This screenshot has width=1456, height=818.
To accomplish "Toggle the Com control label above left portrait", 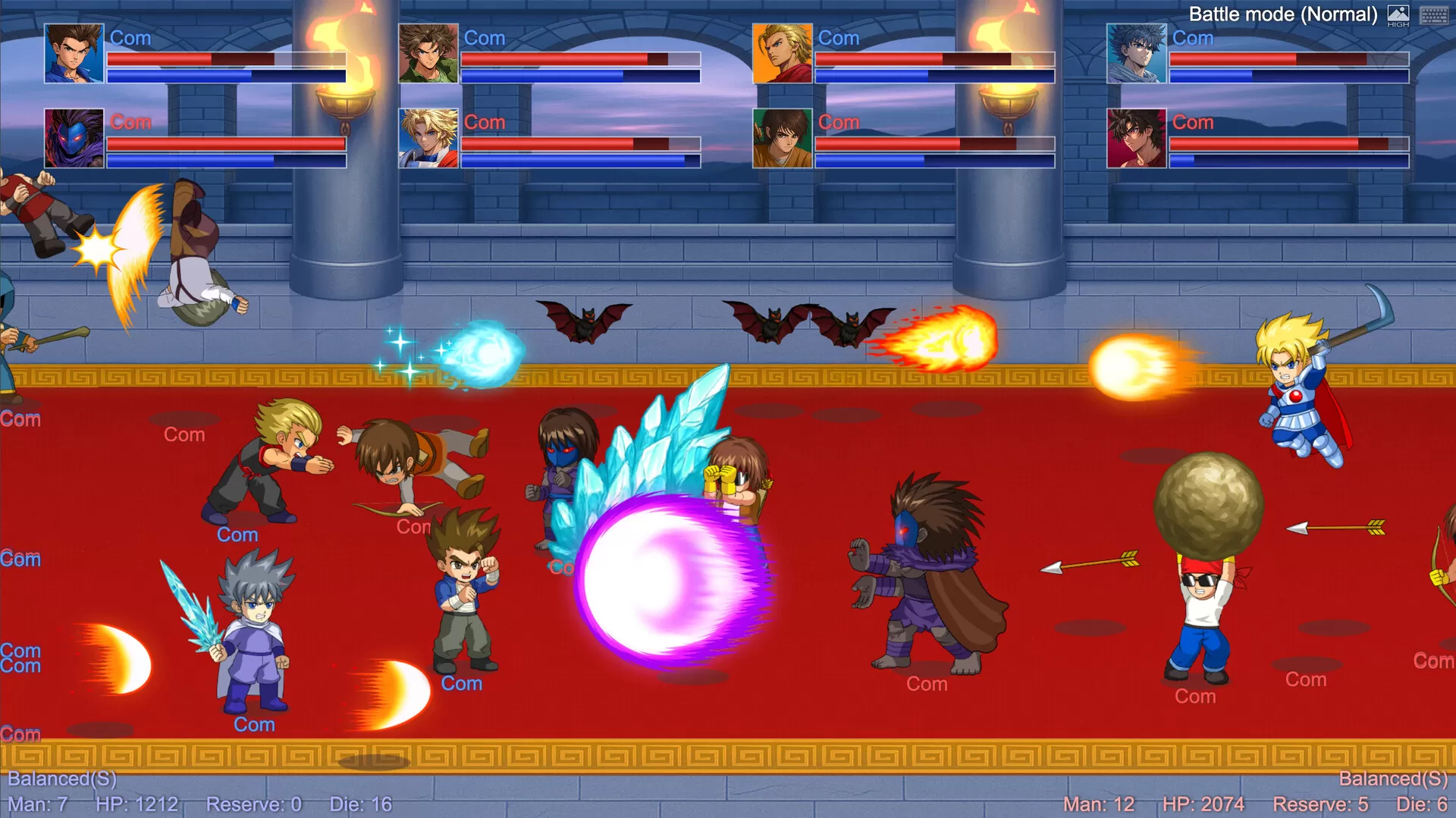I will [x=130, y=37].
